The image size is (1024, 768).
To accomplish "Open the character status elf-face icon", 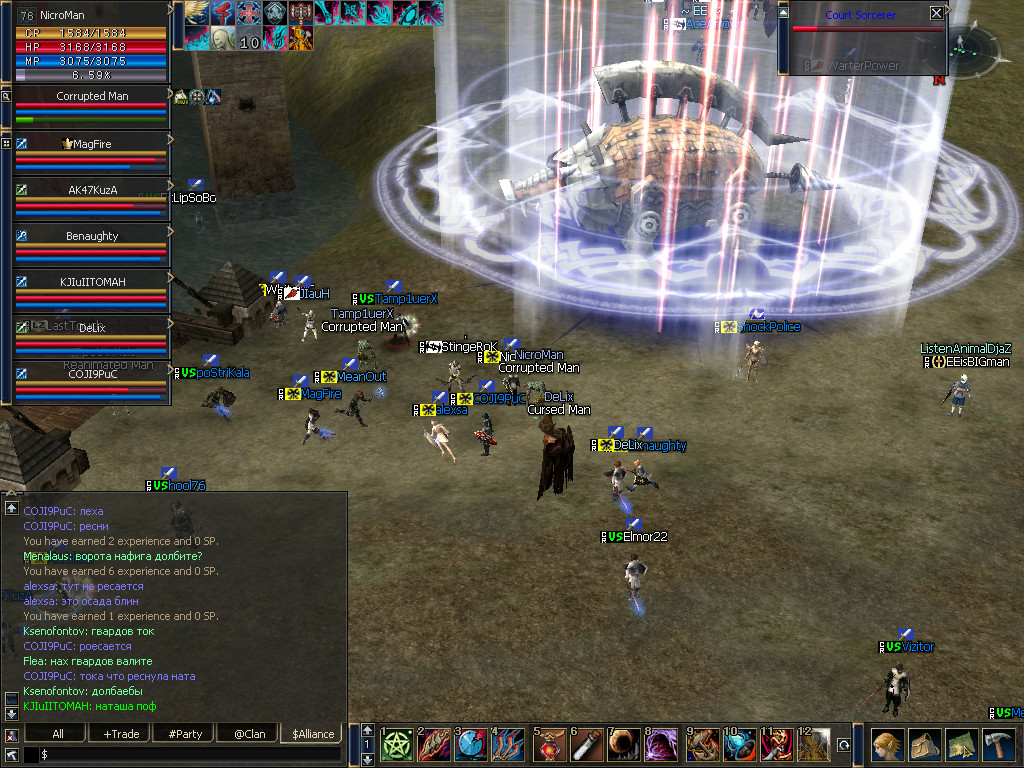I will (888, 746).
